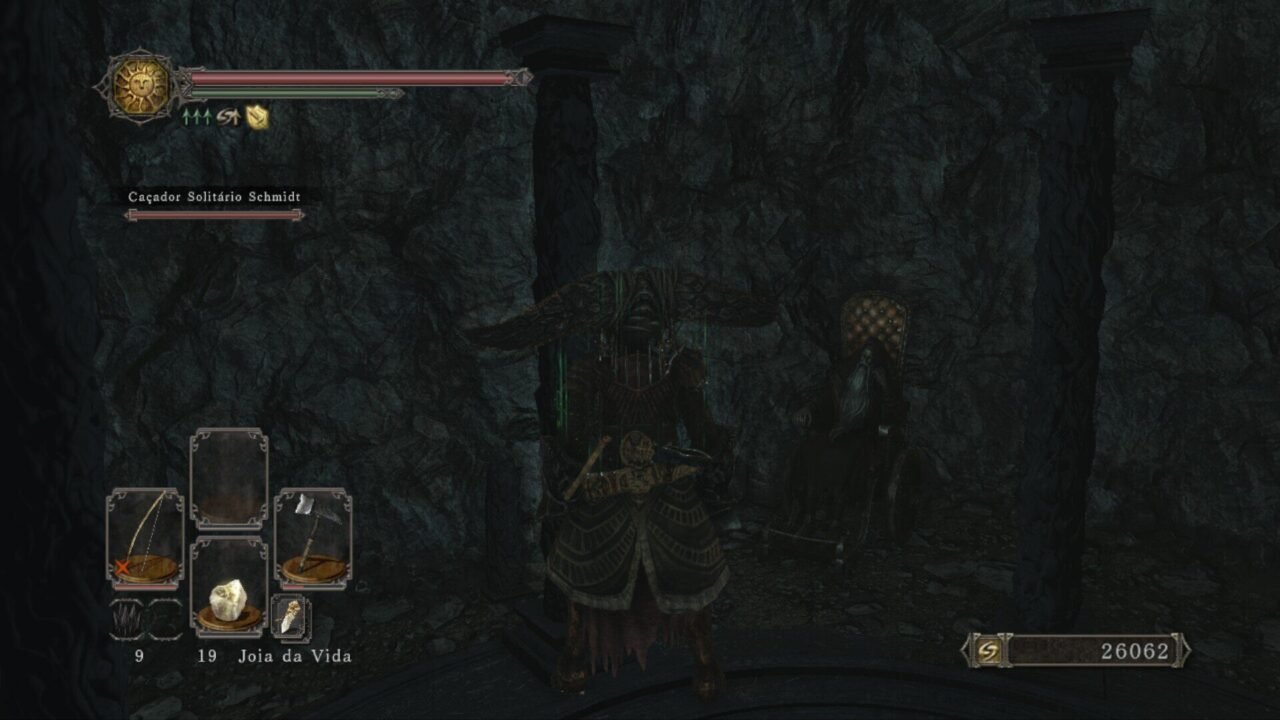Image resolution: width=1280 pixels, height=720 pixels.
Task: Click the stamina recovery status icon
Action: (228, 117)
